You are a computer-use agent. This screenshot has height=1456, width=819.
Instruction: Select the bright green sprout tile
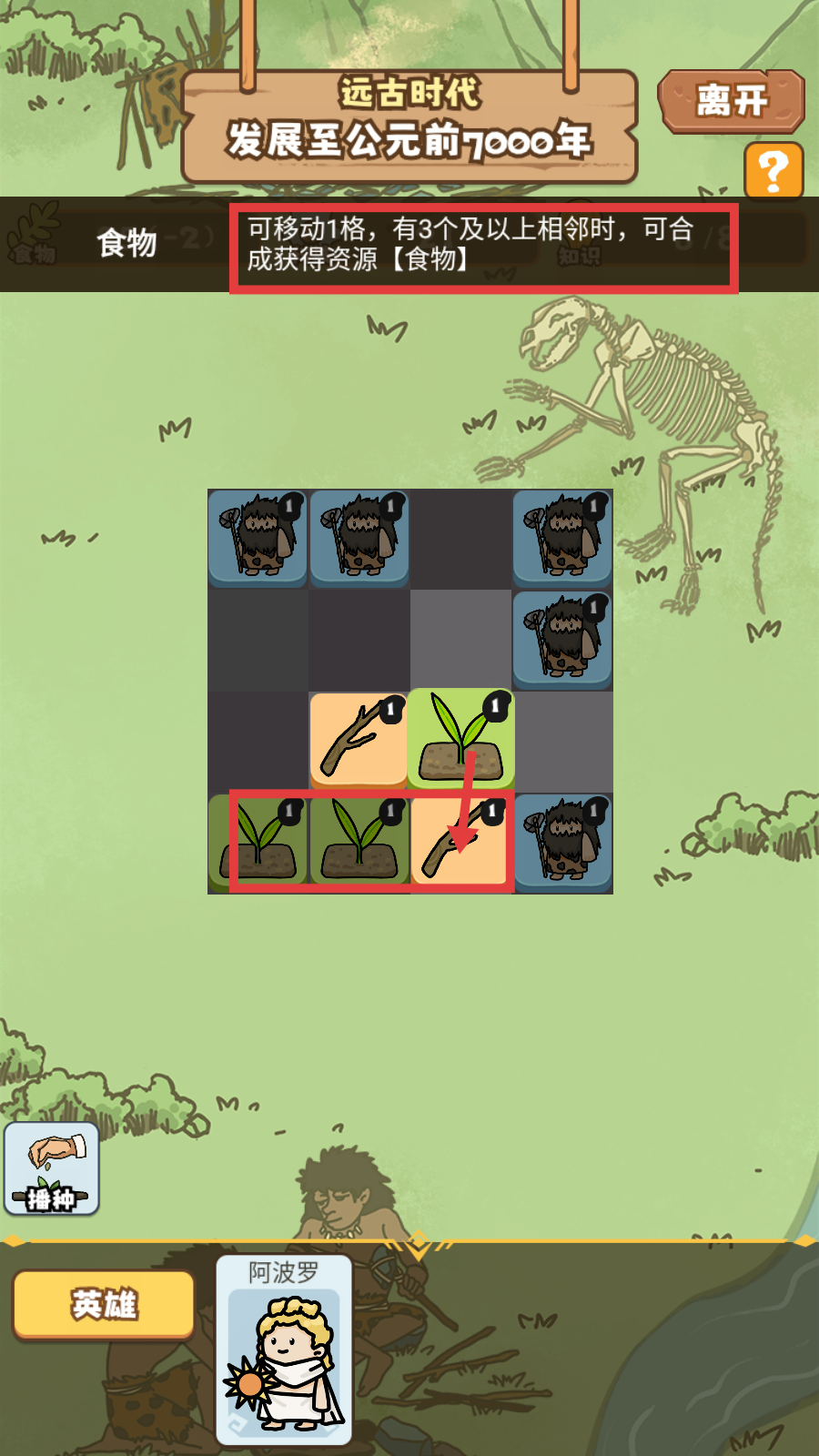460,739
